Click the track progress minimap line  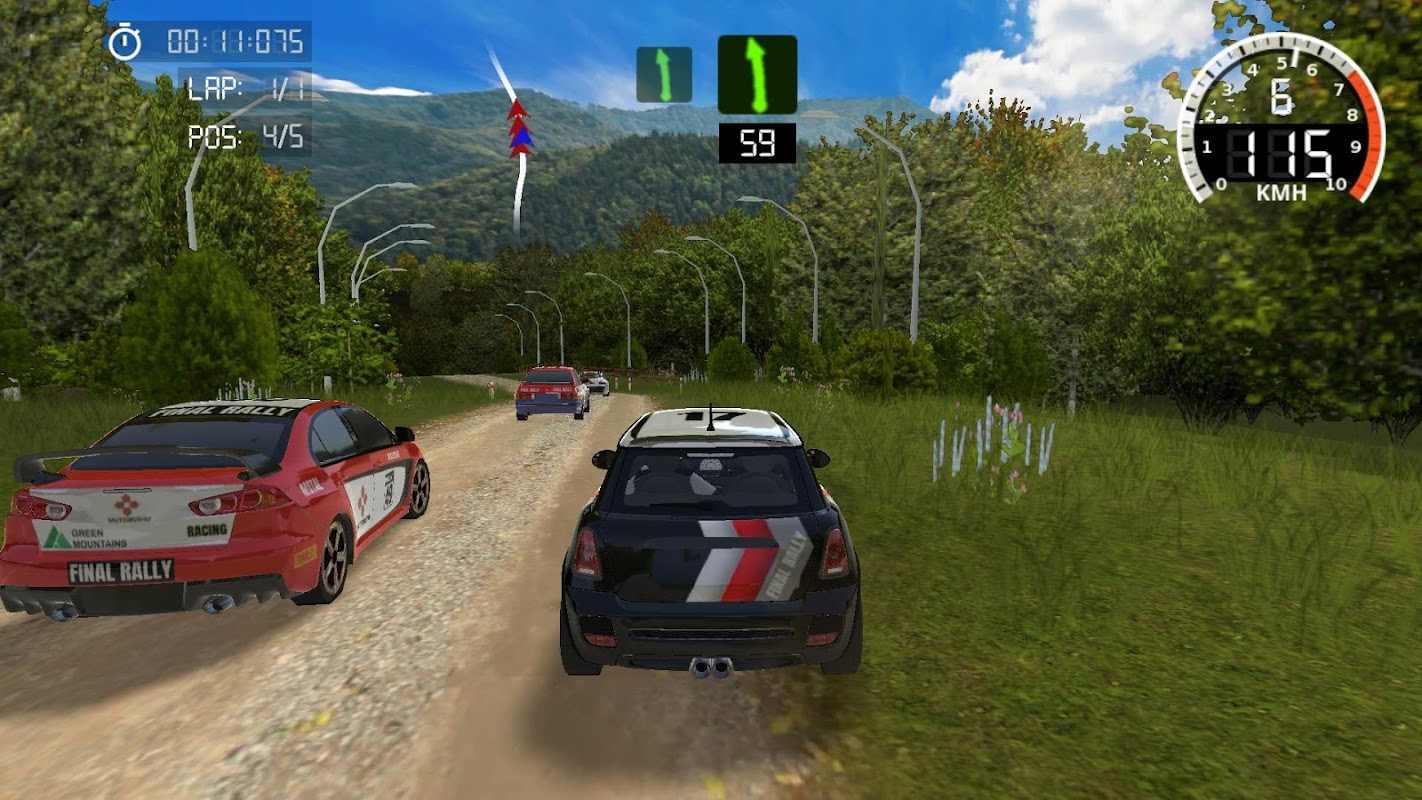coord(517,150)
